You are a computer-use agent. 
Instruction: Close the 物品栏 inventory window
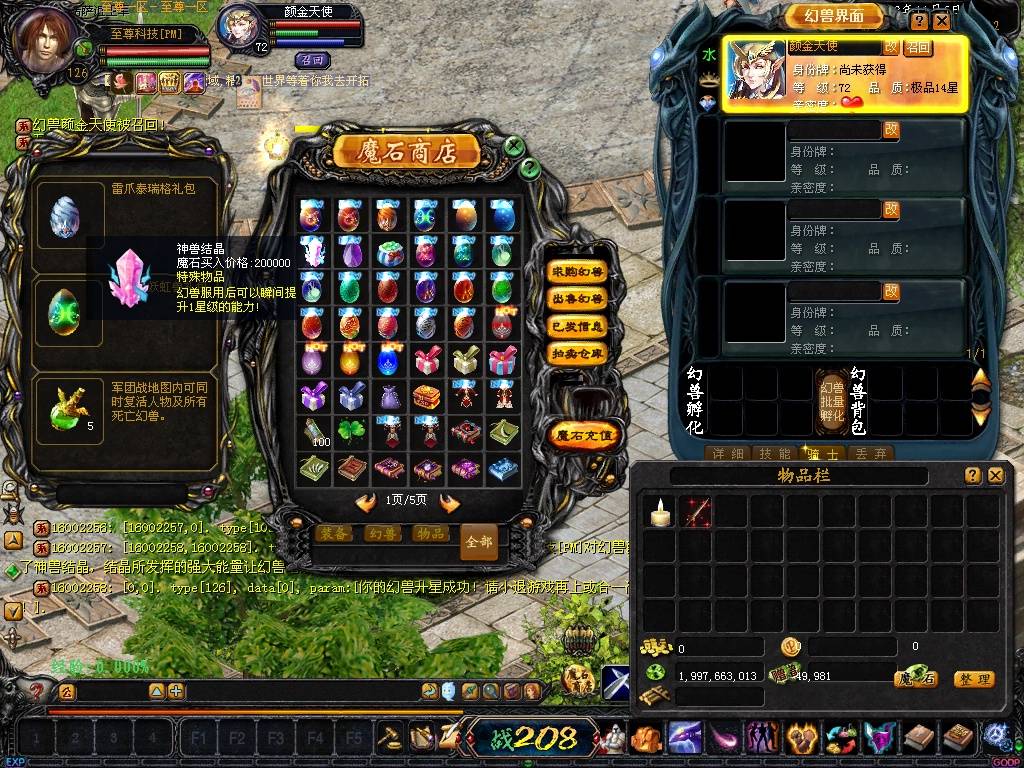pyautogui.click(x=995, y=476)
